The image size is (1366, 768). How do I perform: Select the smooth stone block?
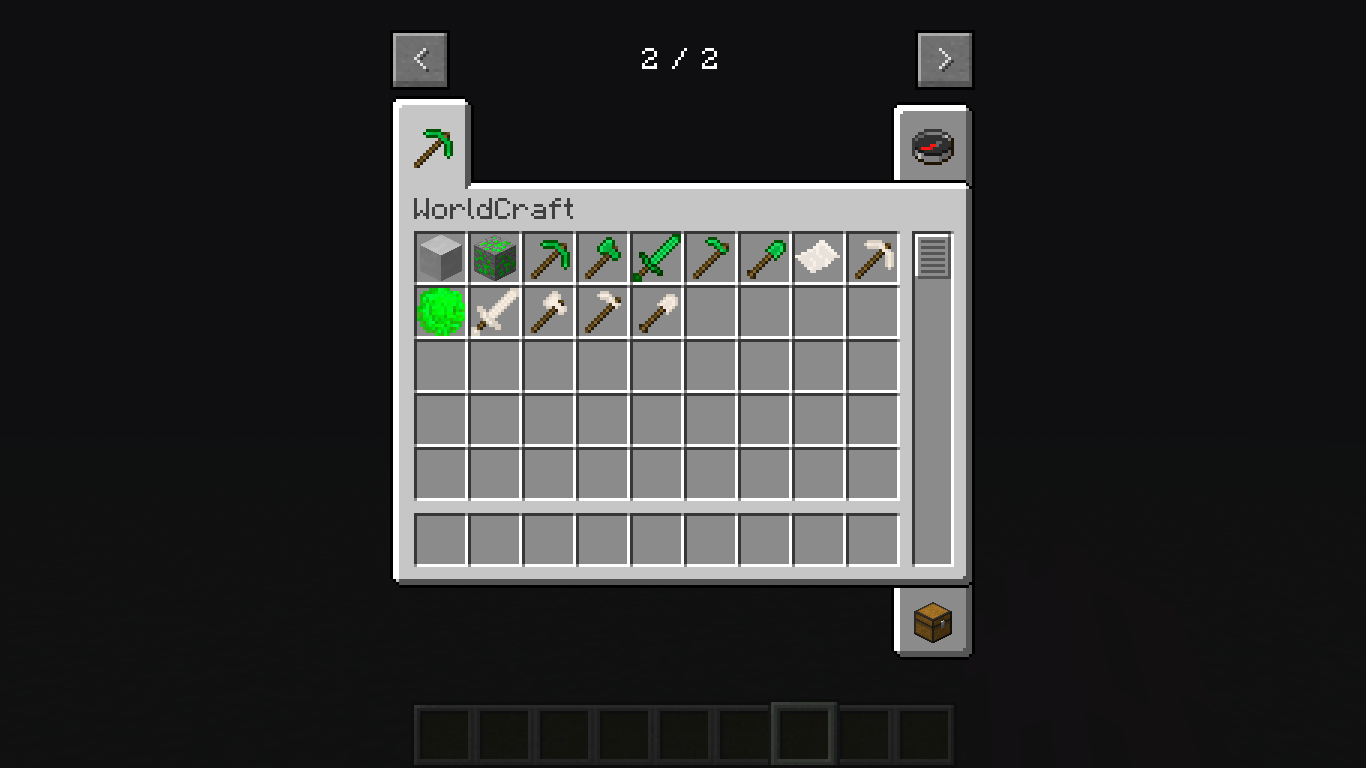coord(440,257)
